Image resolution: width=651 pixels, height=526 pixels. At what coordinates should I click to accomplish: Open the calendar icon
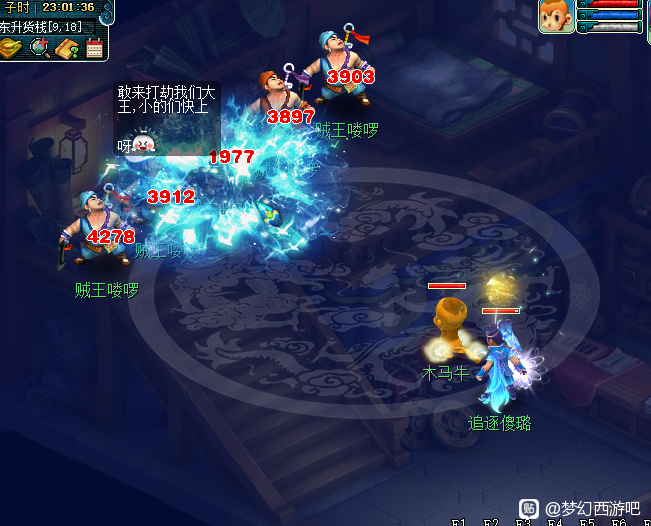pos(95,48)
